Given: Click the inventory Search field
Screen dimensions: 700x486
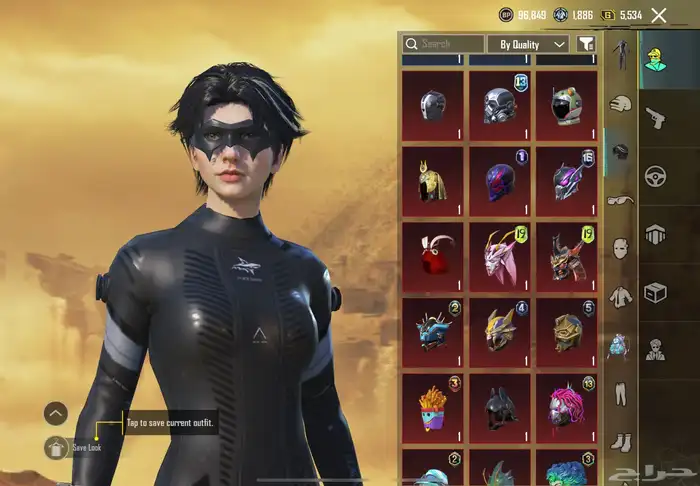Looking at the screenshot, I should (x=442, y=44).
